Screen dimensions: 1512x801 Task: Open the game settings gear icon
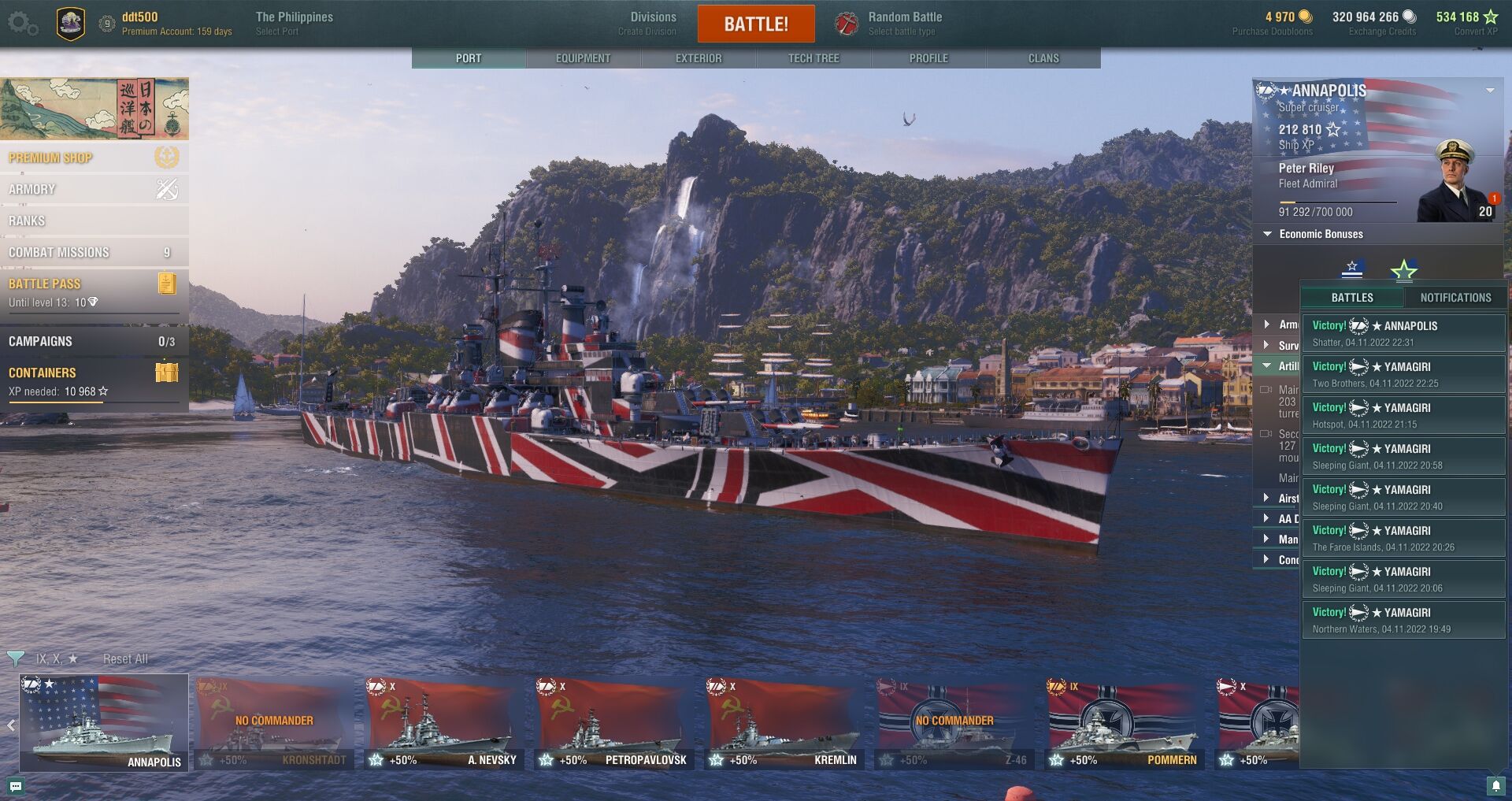point(22,24)
